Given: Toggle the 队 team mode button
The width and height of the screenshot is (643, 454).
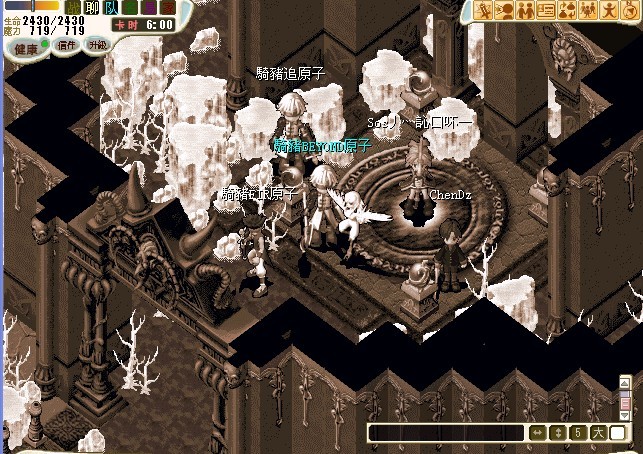Looking at the screenshot, I should 109,7.
